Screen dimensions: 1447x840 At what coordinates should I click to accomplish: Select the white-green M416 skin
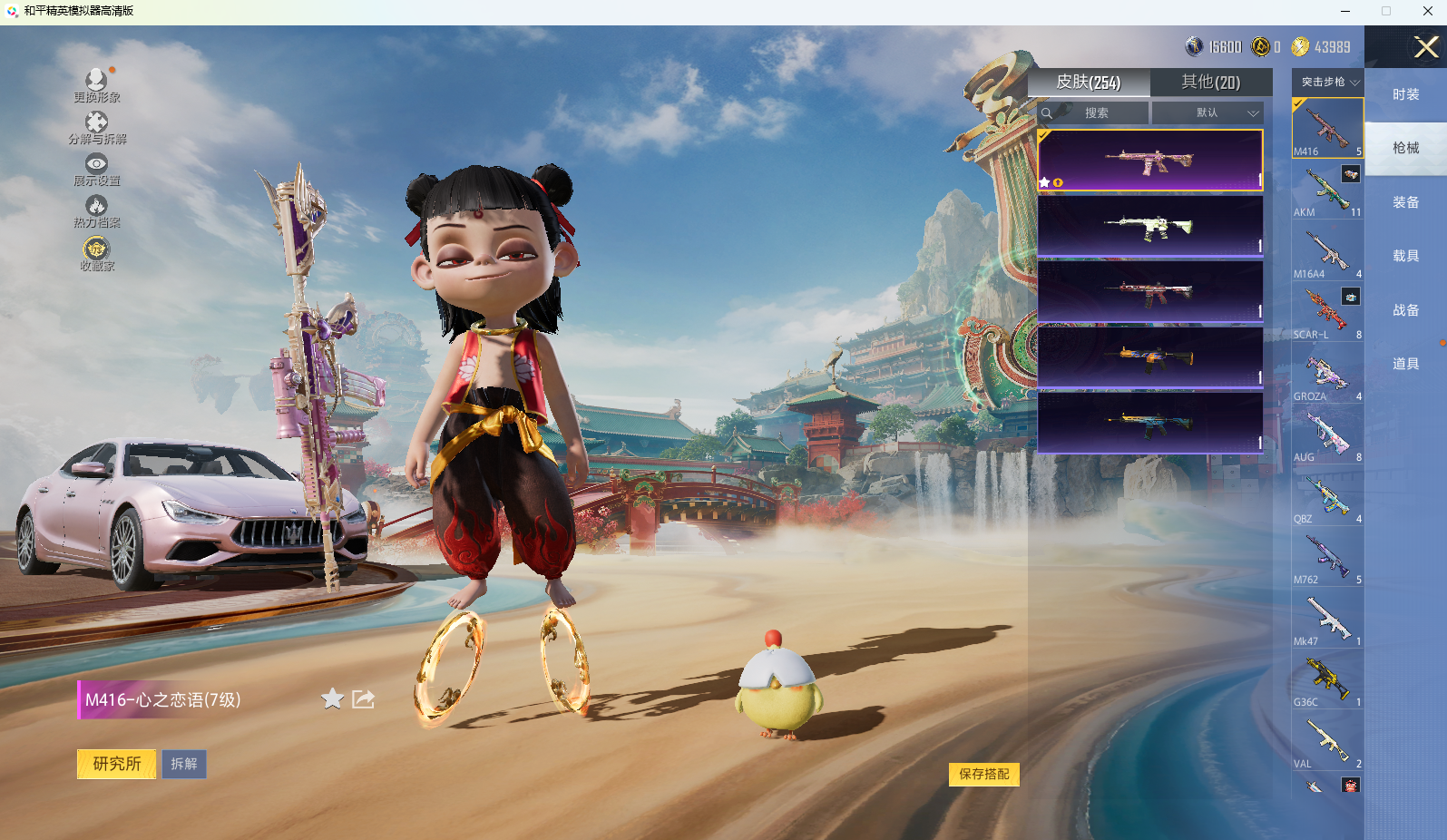pos(1149,227)
